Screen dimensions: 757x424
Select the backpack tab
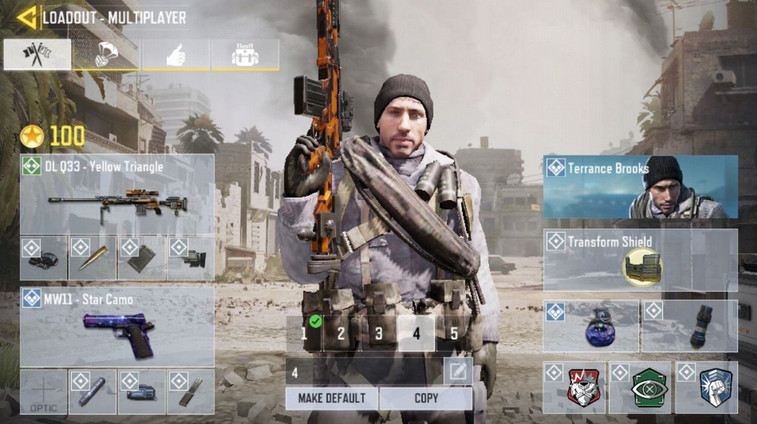[x=244, y=55]
